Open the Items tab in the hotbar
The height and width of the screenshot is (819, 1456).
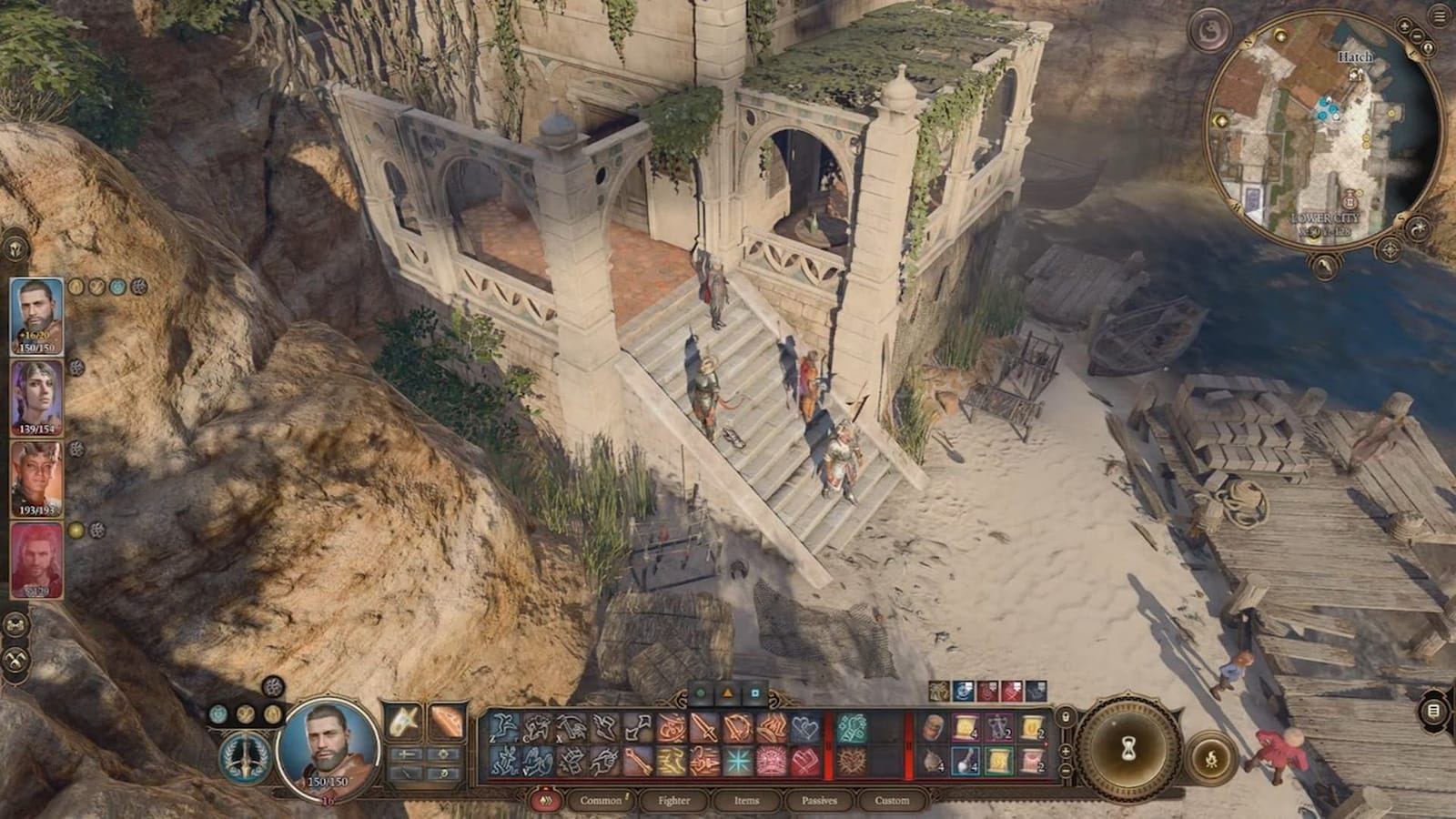click(x=747, y=801)
